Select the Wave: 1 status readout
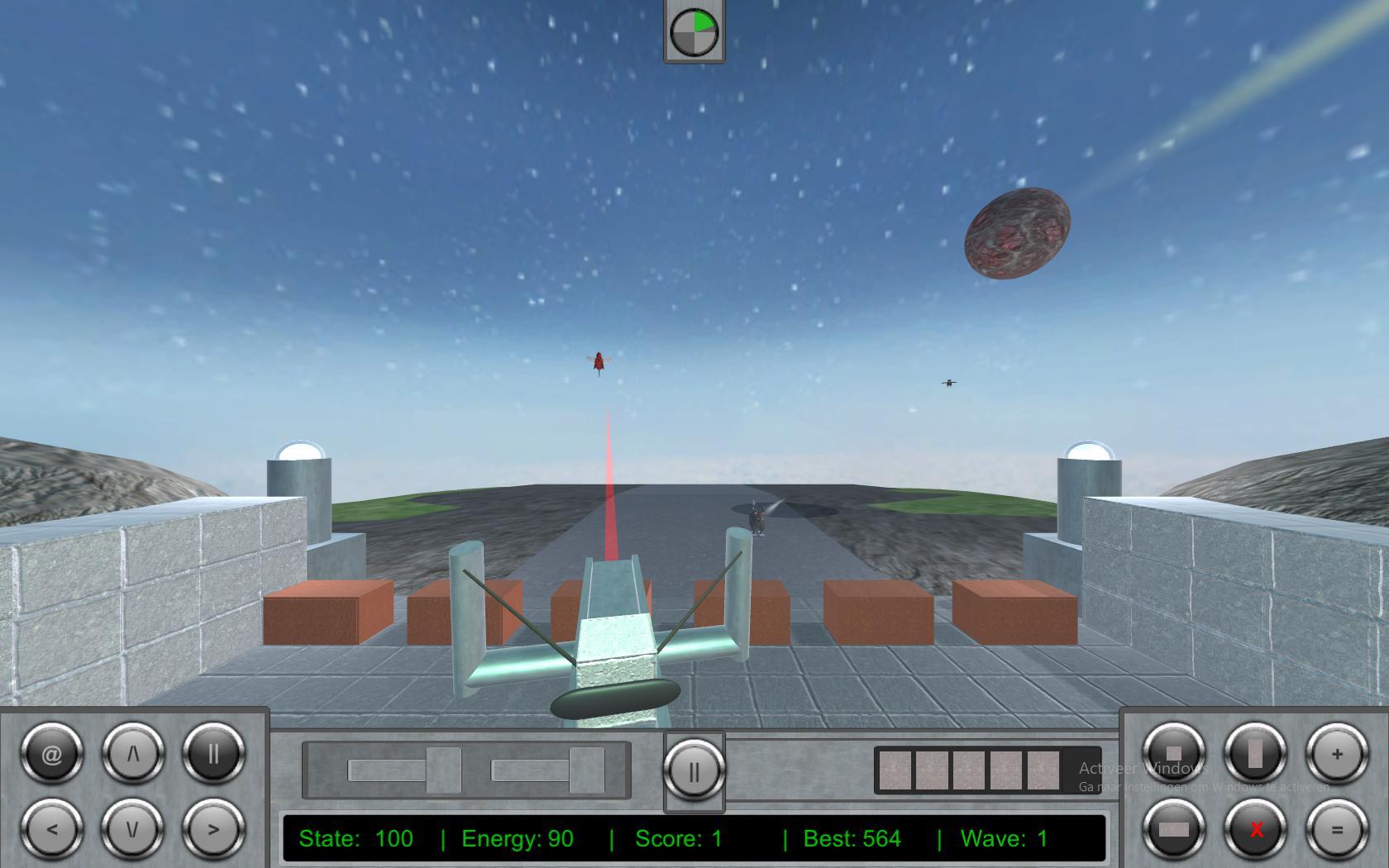 click(x=1005, y=838)
